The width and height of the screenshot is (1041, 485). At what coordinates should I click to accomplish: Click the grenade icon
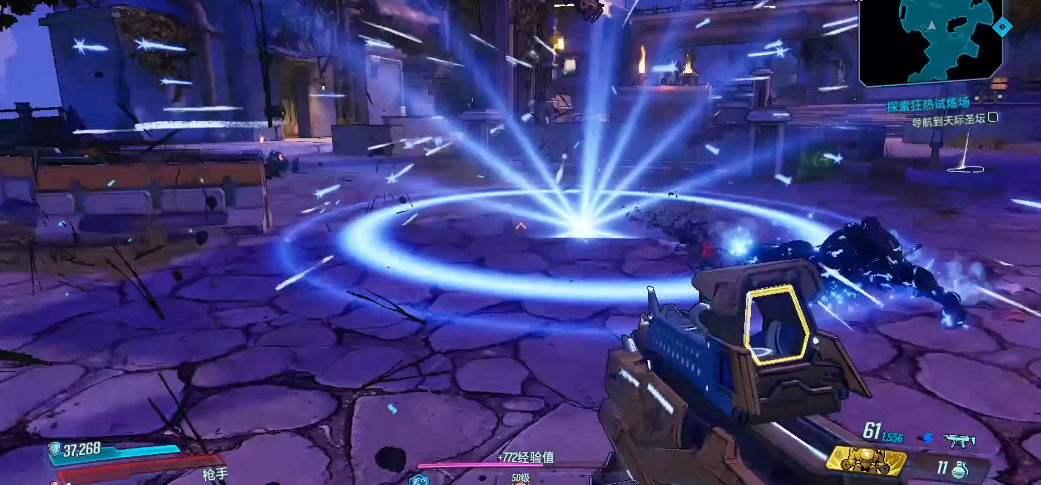(958, 467)
